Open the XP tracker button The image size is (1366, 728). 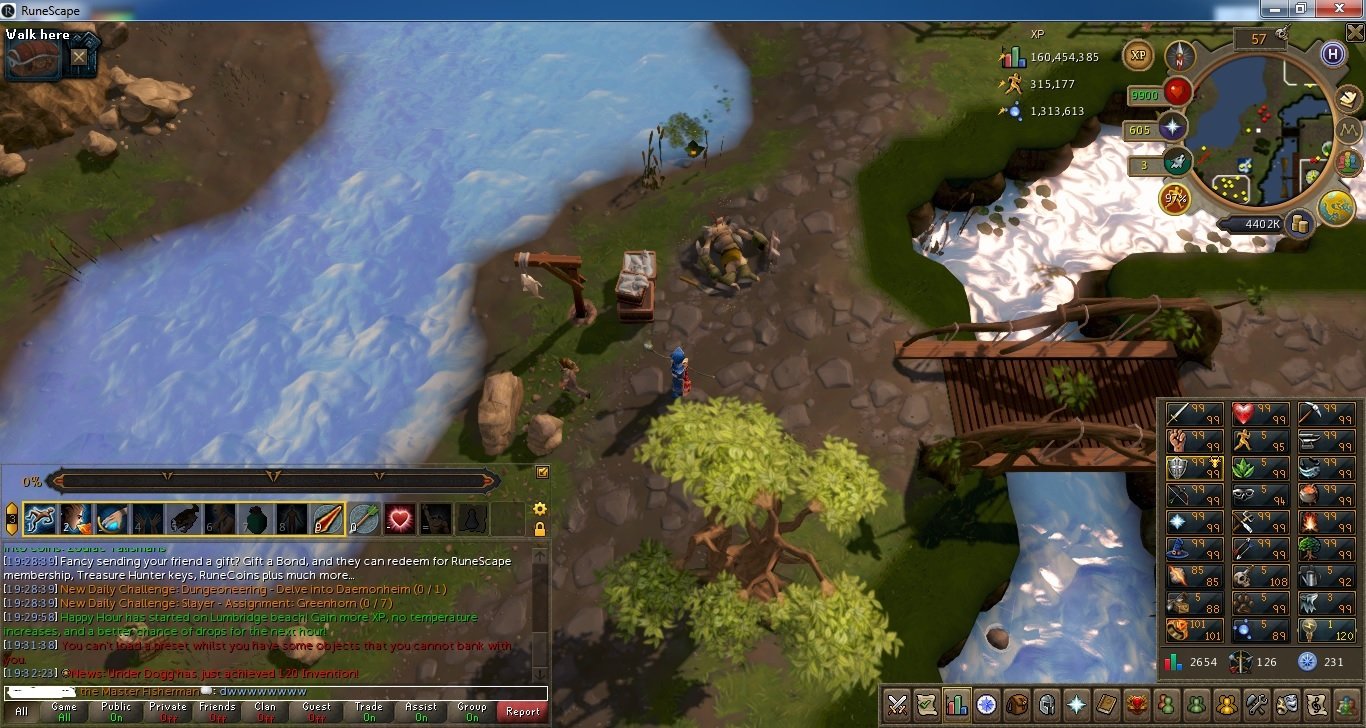pyautogui.click(x=1137, y=56)
